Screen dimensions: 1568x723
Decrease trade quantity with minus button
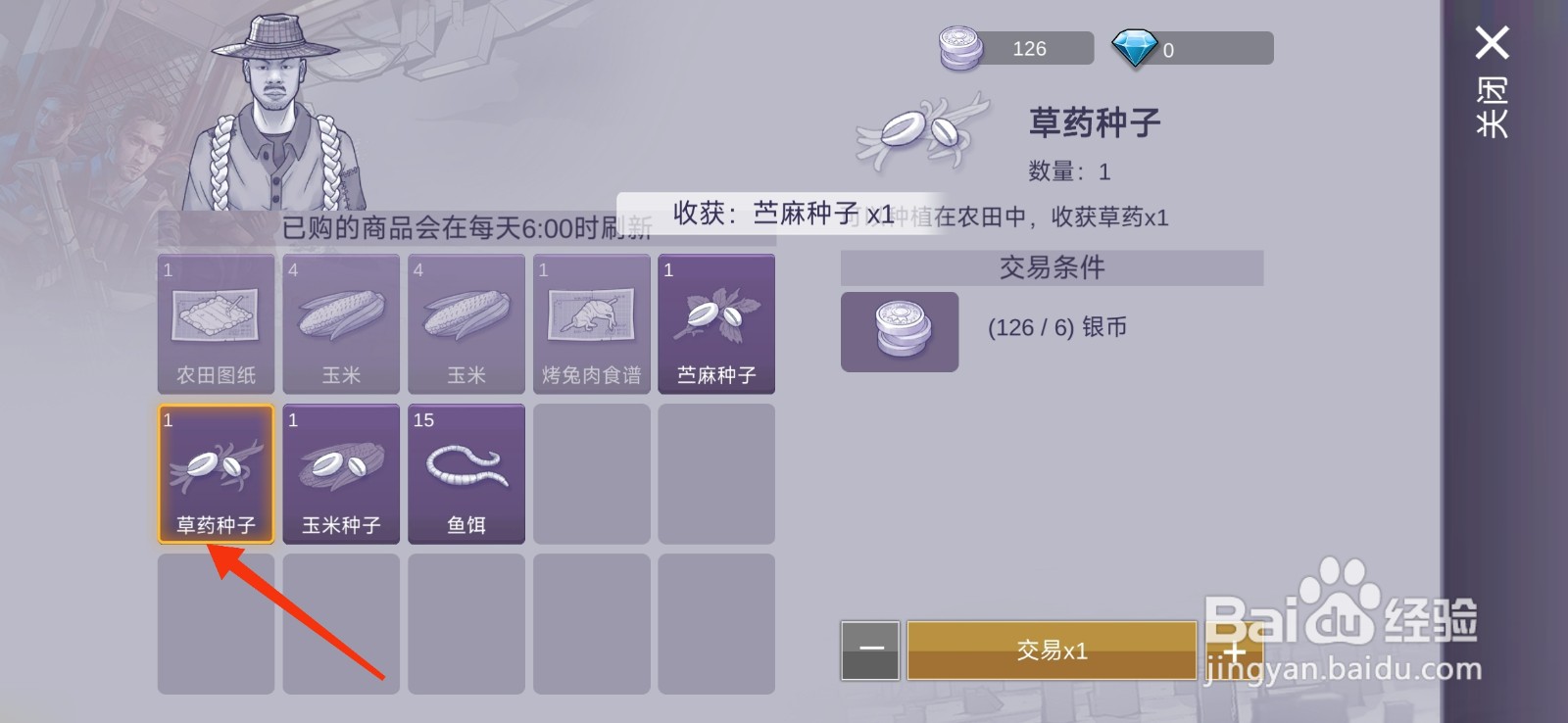pyautogui.click(x=870, y=650)
